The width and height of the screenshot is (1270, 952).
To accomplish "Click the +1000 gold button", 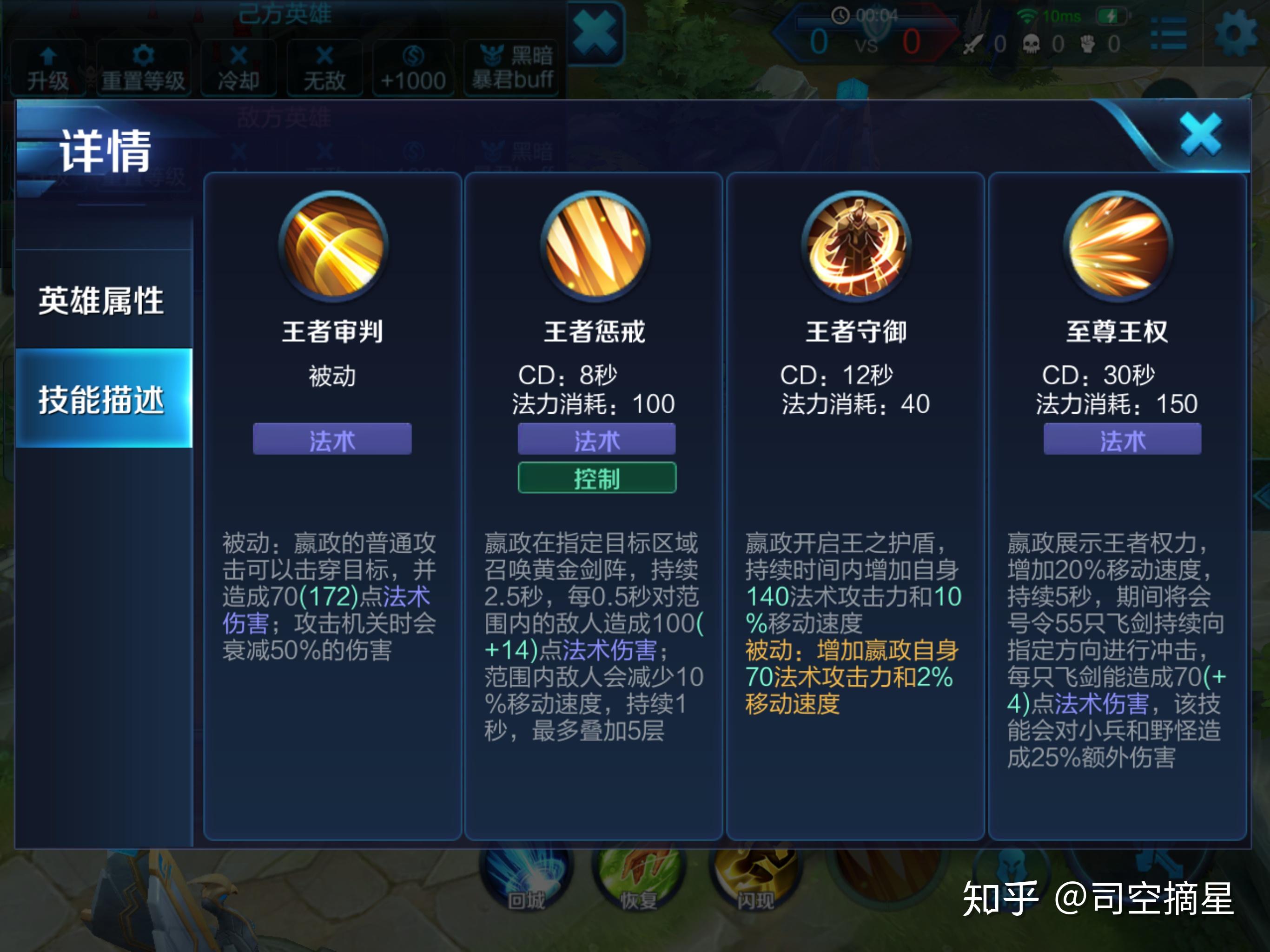I will [x=412, y=65].
